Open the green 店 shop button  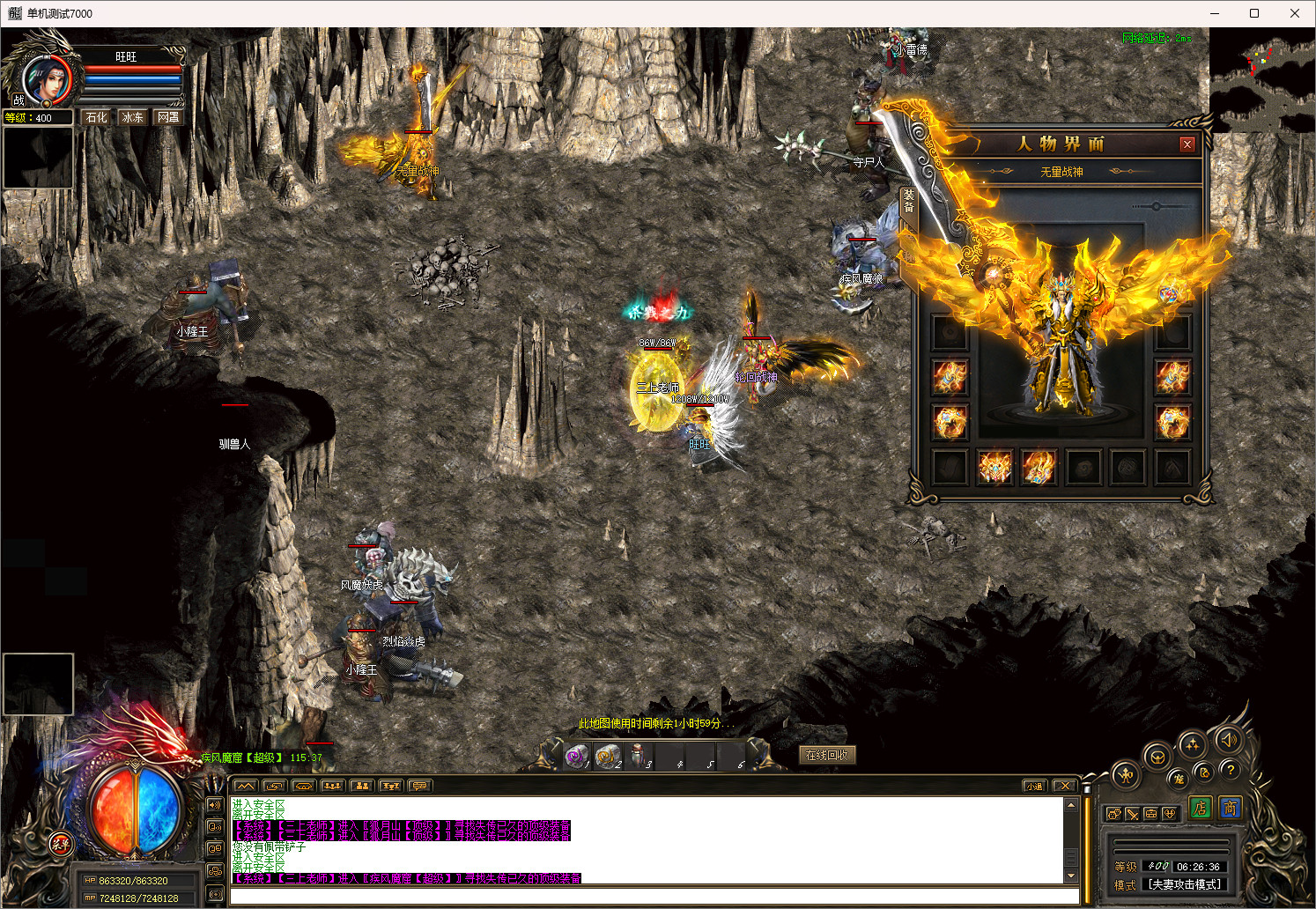coord(1200,808)
